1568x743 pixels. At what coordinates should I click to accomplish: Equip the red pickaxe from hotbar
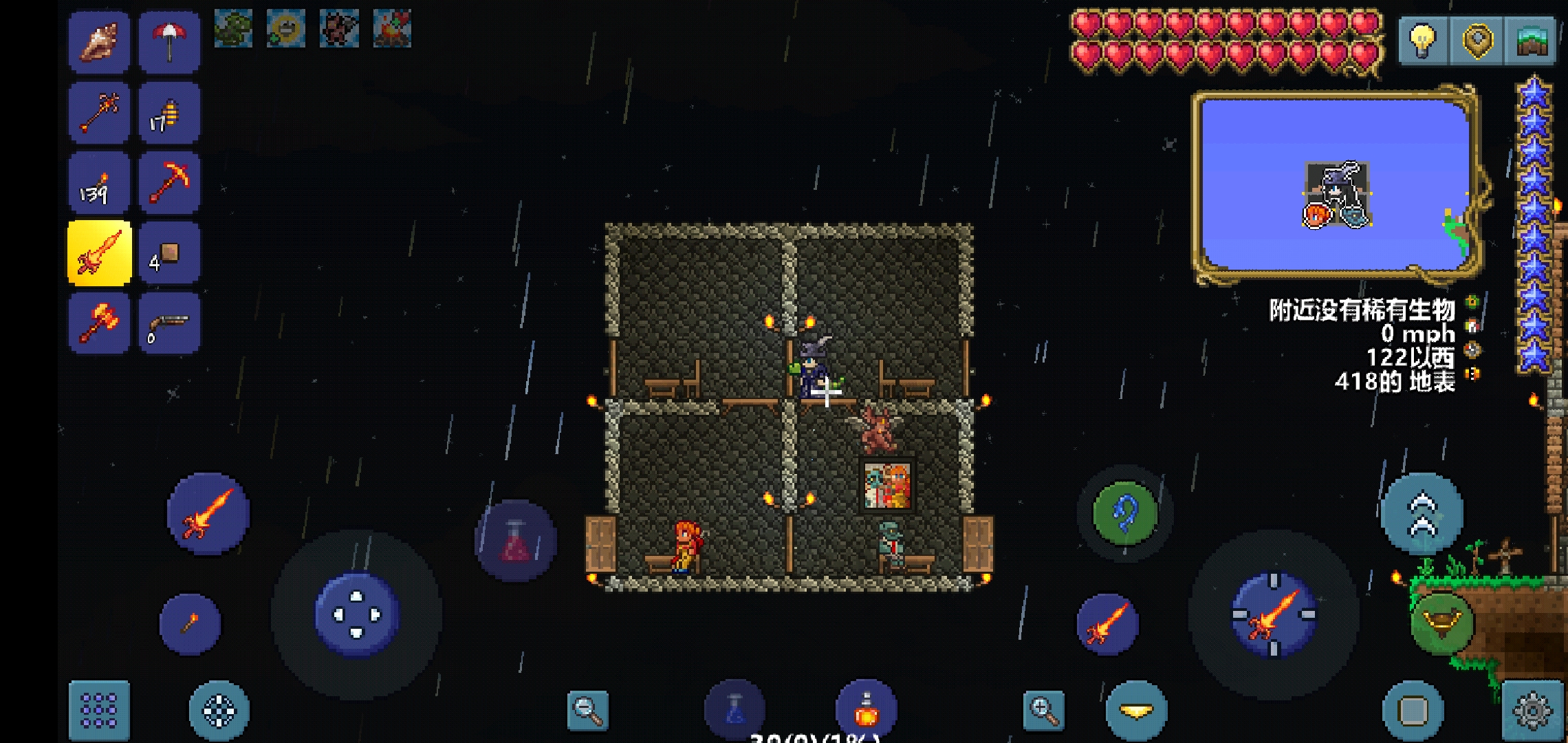(169, 183)
